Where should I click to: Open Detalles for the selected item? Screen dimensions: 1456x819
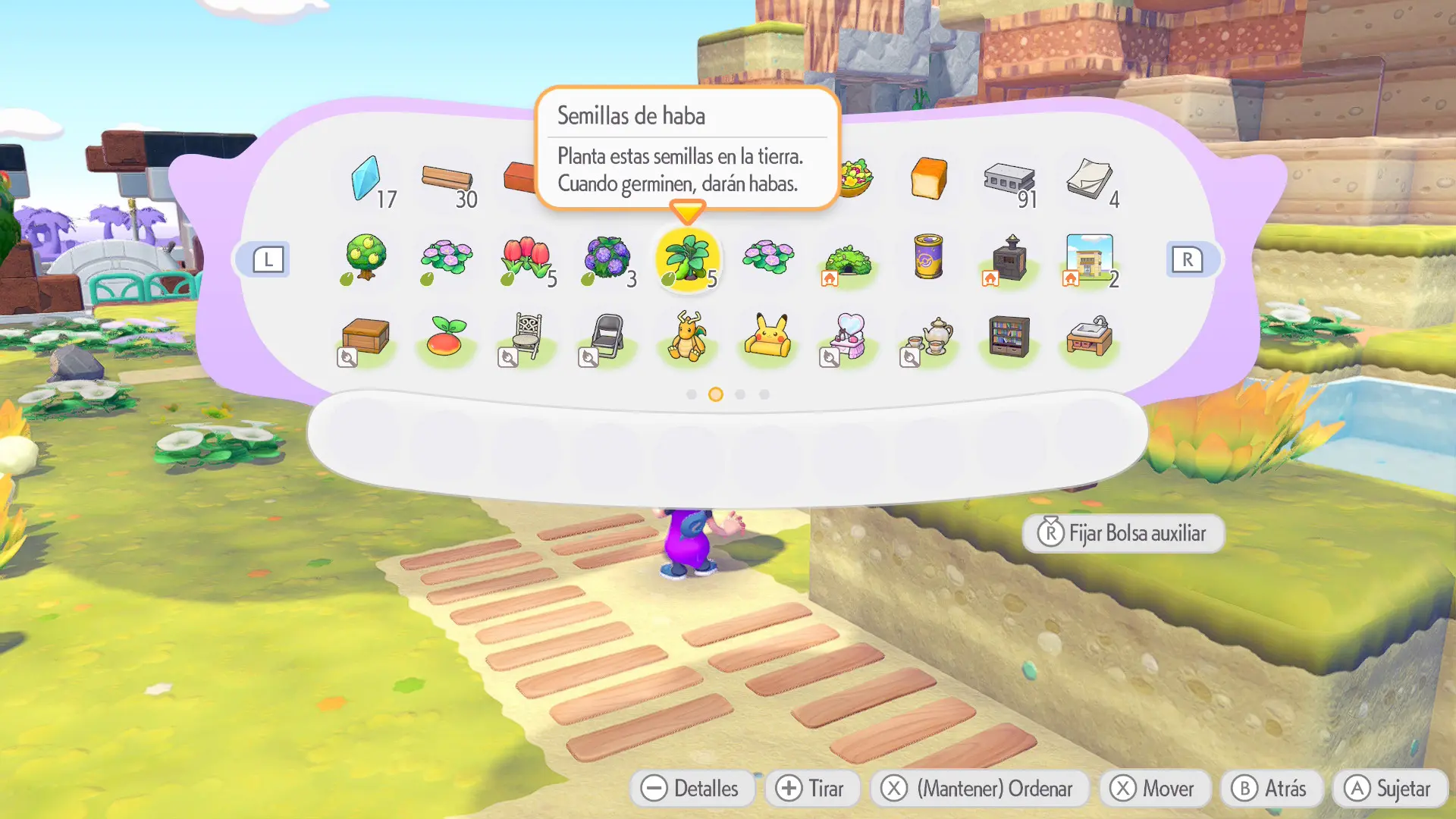pos(691,789)
